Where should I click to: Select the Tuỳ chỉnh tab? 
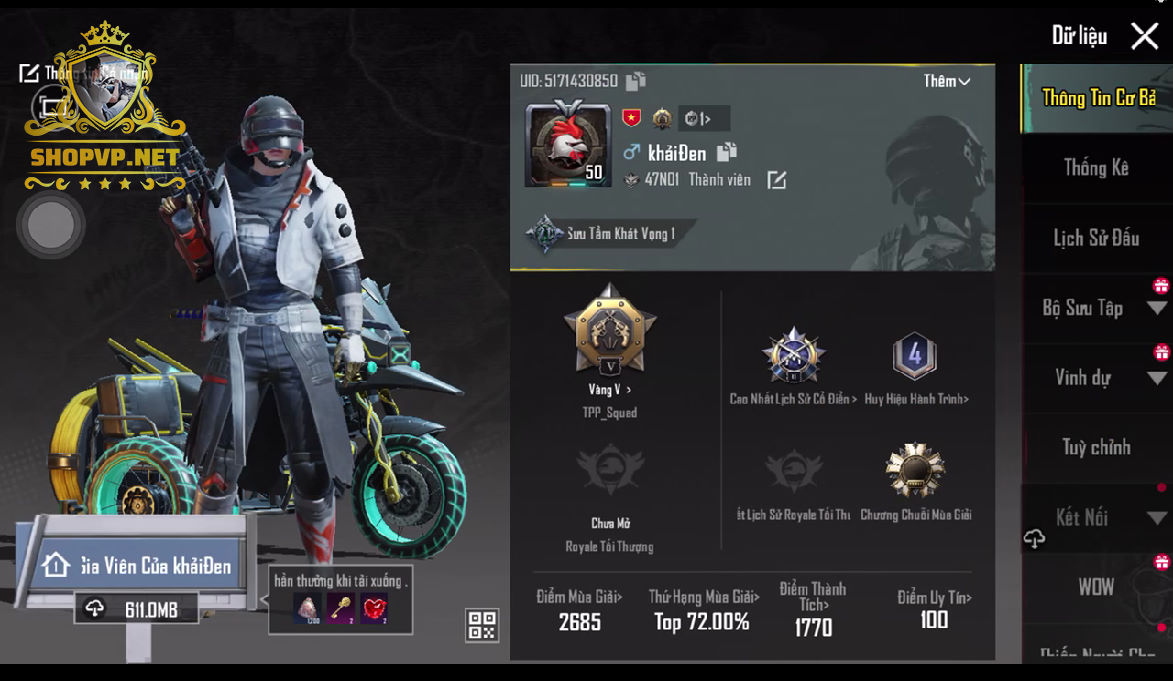tap(1096, 447)
